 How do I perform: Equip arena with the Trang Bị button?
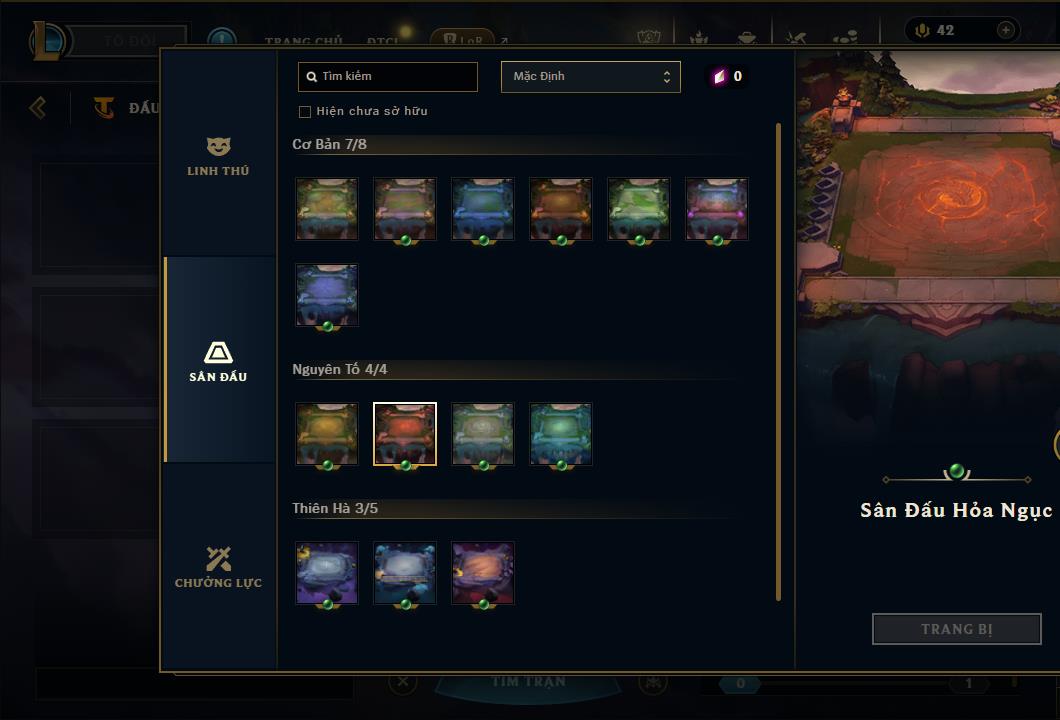point(956,629)
